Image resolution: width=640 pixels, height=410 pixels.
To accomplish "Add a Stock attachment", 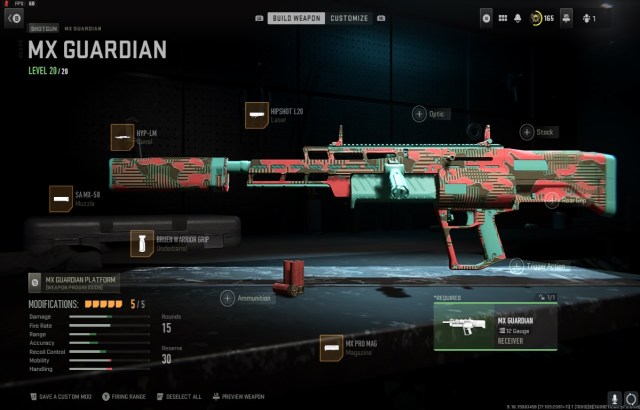I will coord(525,131).
